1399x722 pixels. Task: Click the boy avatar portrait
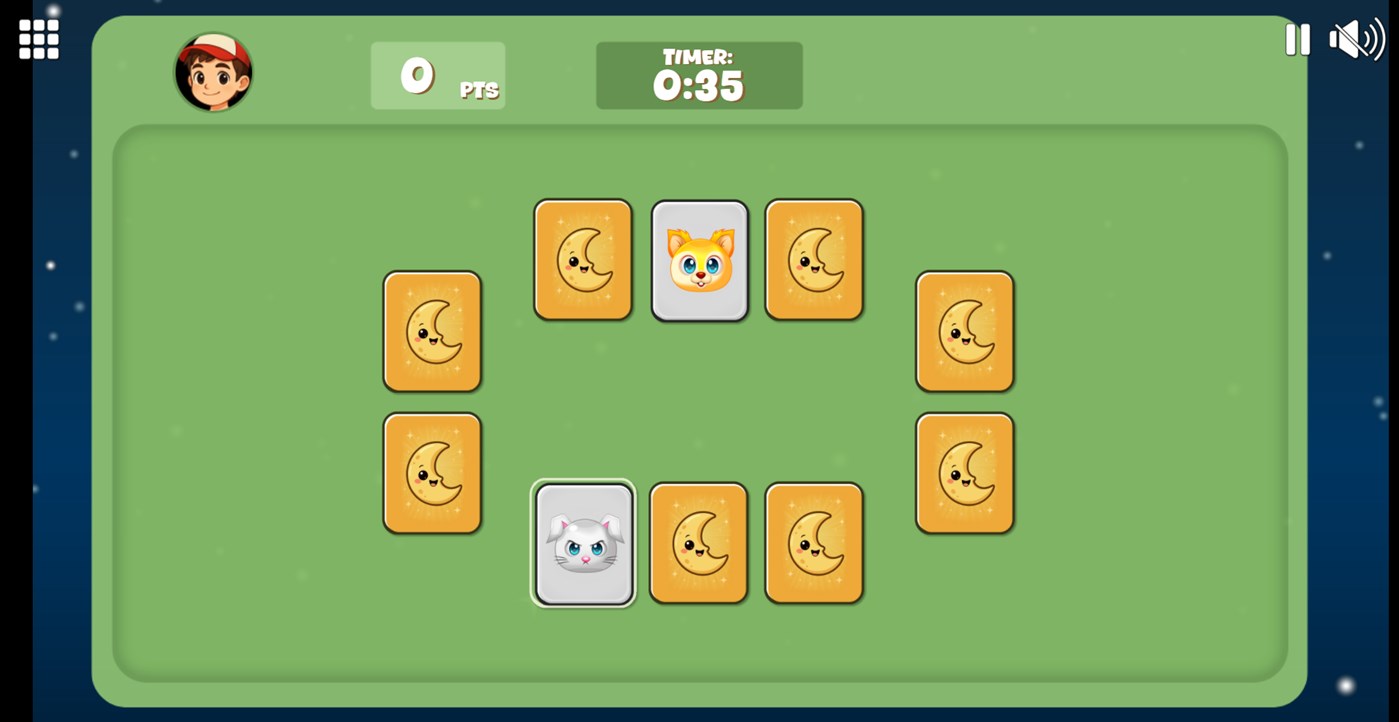click(214, 73)
